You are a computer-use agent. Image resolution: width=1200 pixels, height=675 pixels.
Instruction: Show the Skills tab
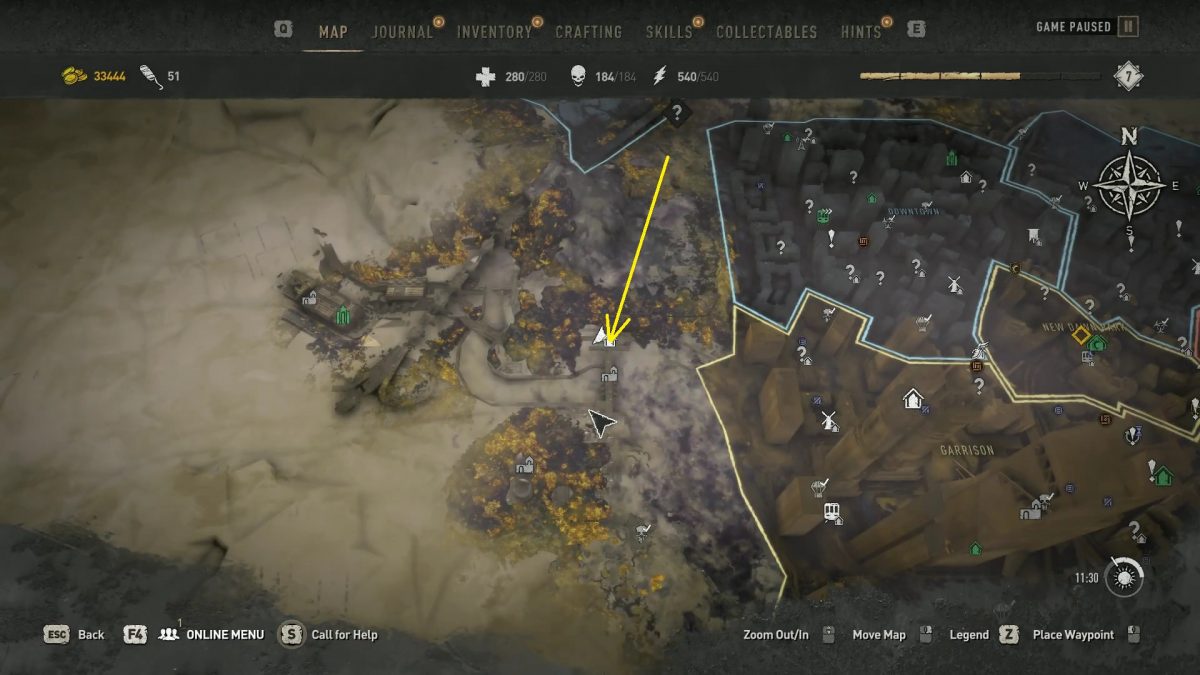pyautogui.click(x=669, y=32)
